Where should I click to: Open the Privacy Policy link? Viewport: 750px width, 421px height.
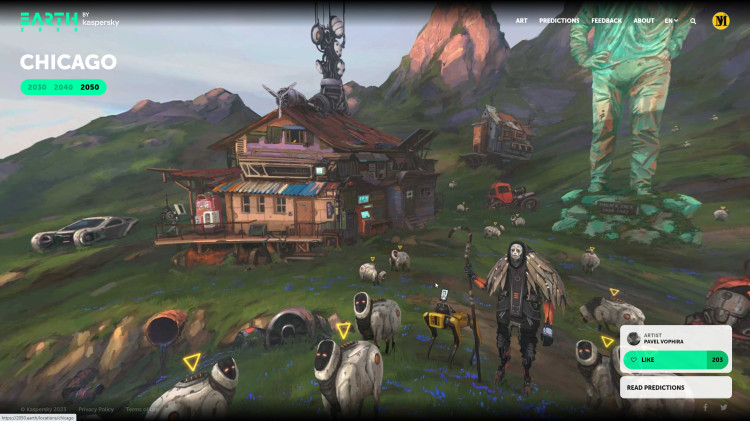coord(96,409)
